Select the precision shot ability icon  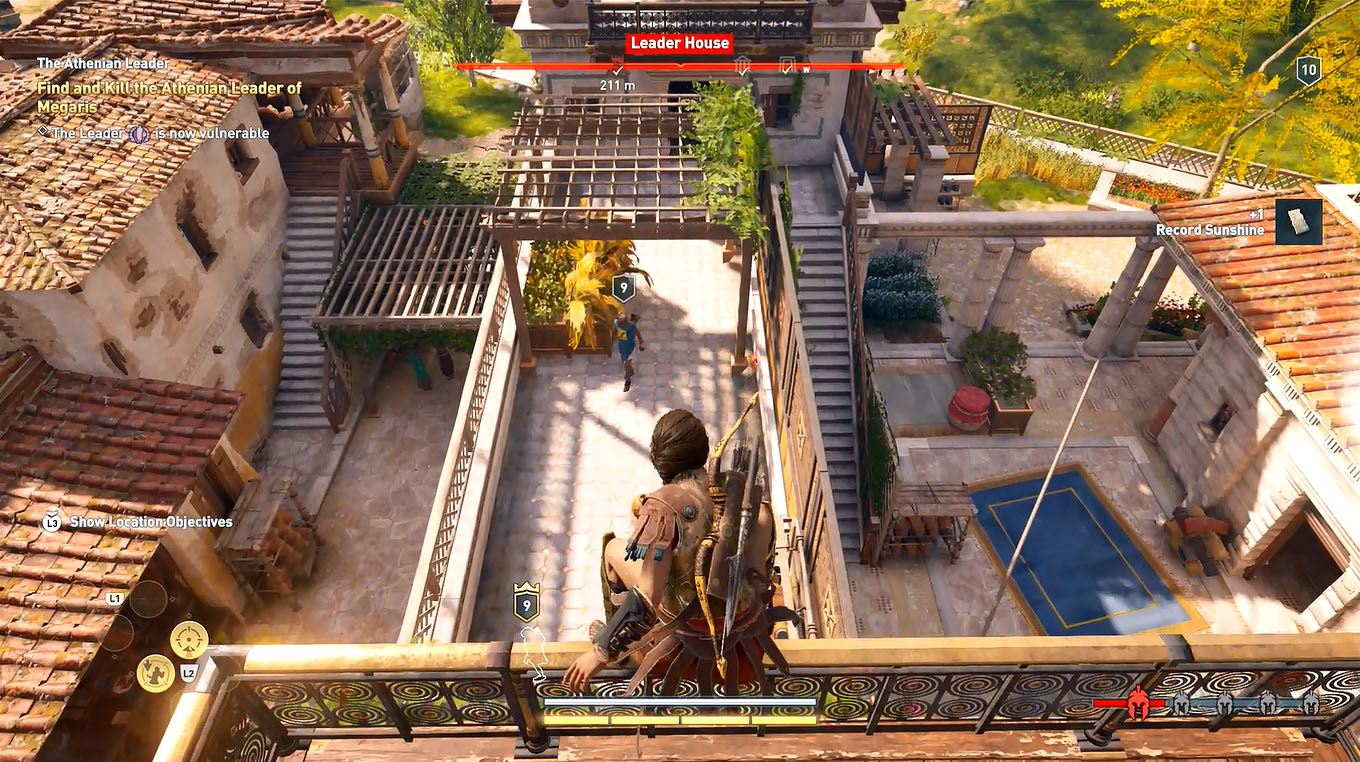point(189,640)
